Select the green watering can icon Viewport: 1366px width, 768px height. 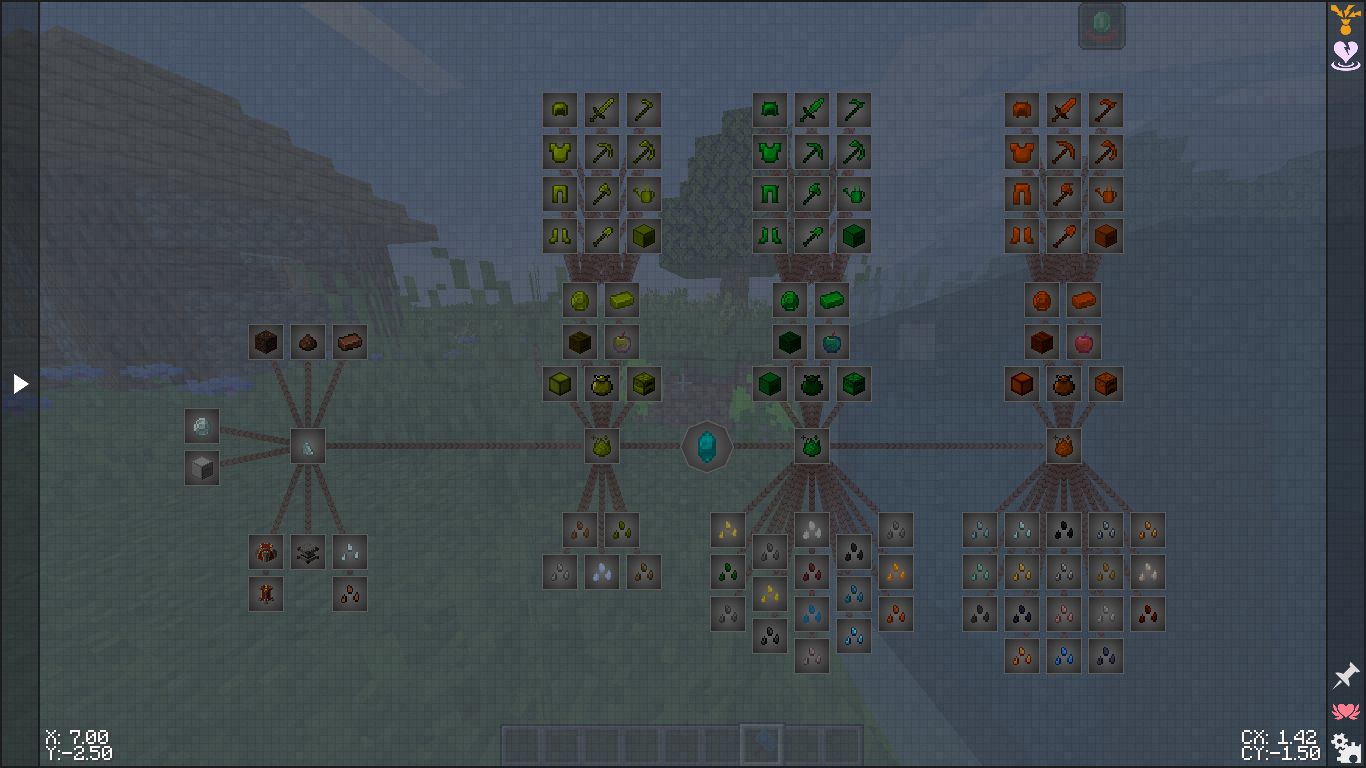(853, 194)
